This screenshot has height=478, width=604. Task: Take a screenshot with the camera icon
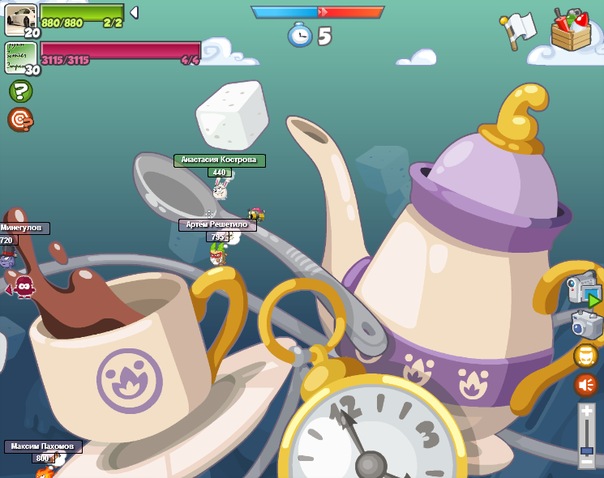(x=586, y=323)
